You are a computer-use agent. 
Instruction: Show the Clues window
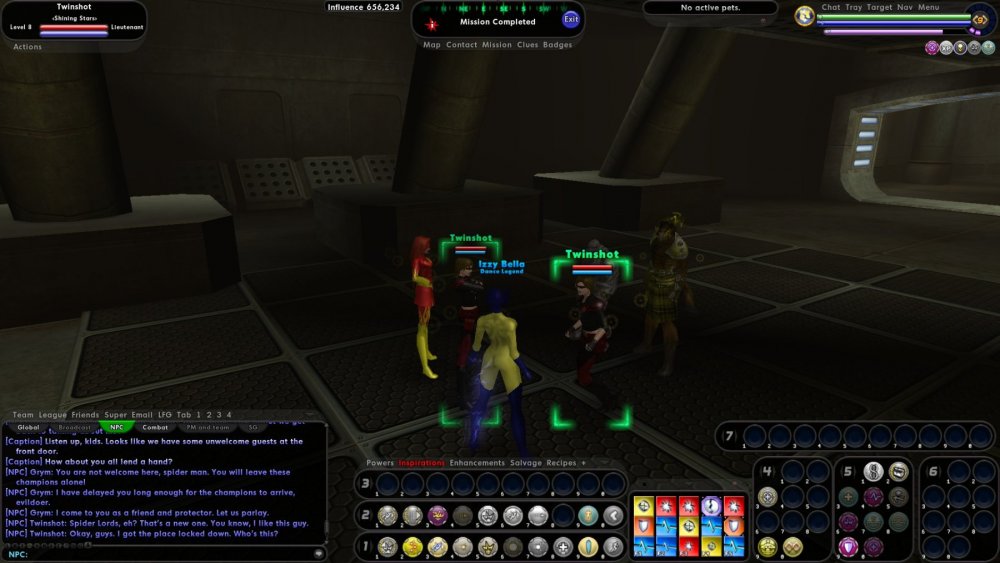(x=527, y=45)
